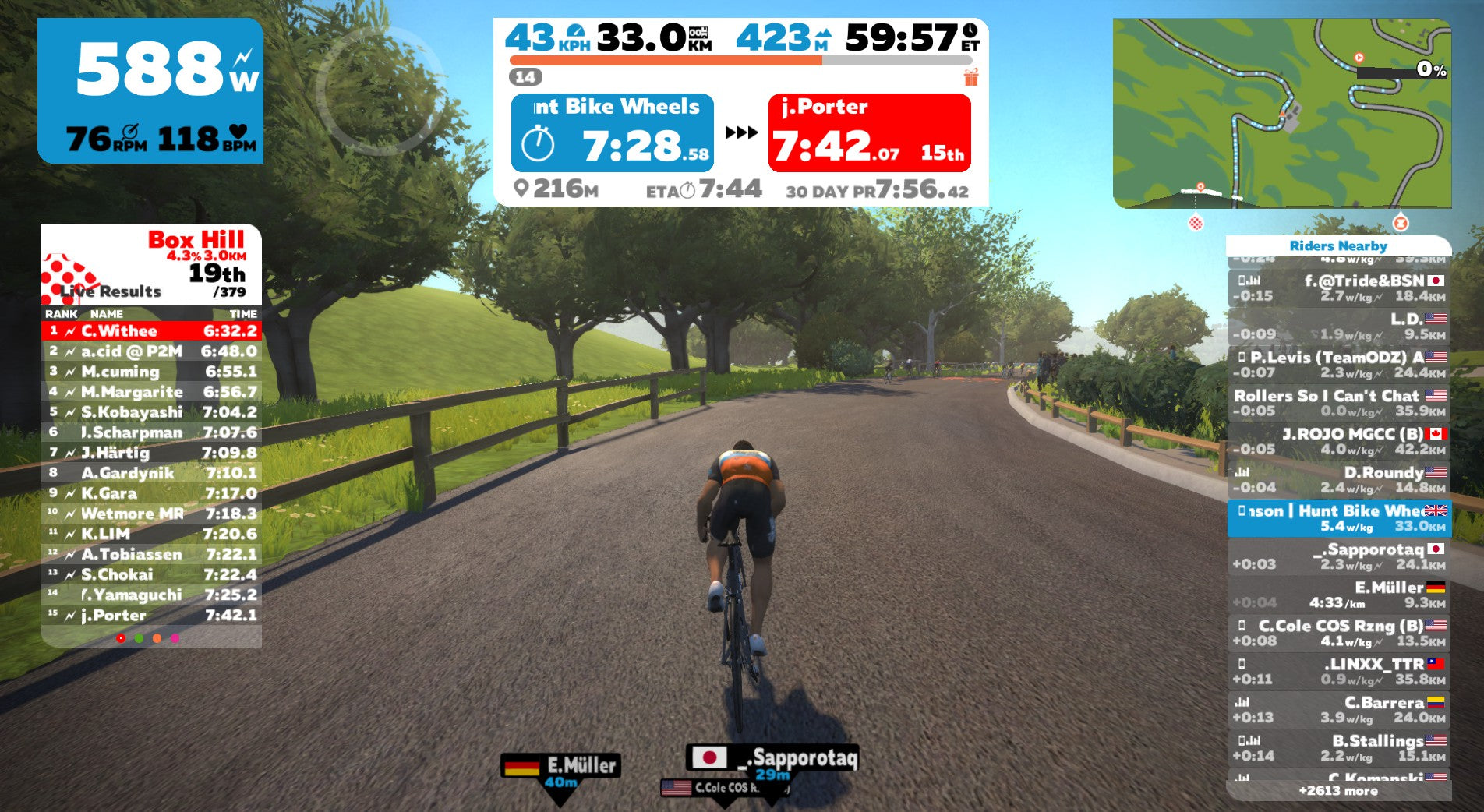Click the E.Müller row in Riders Nearby

tap(1338, 595)
